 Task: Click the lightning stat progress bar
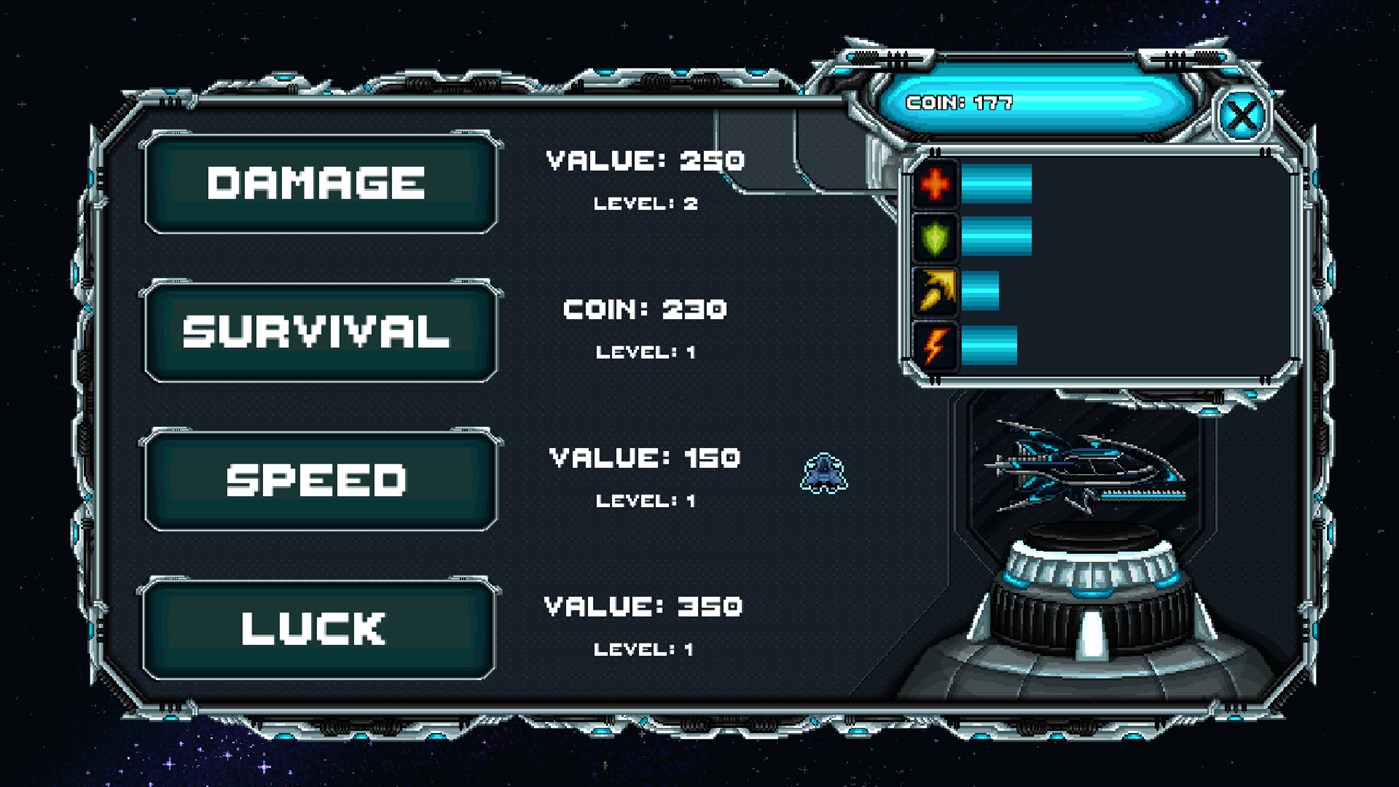990,345
